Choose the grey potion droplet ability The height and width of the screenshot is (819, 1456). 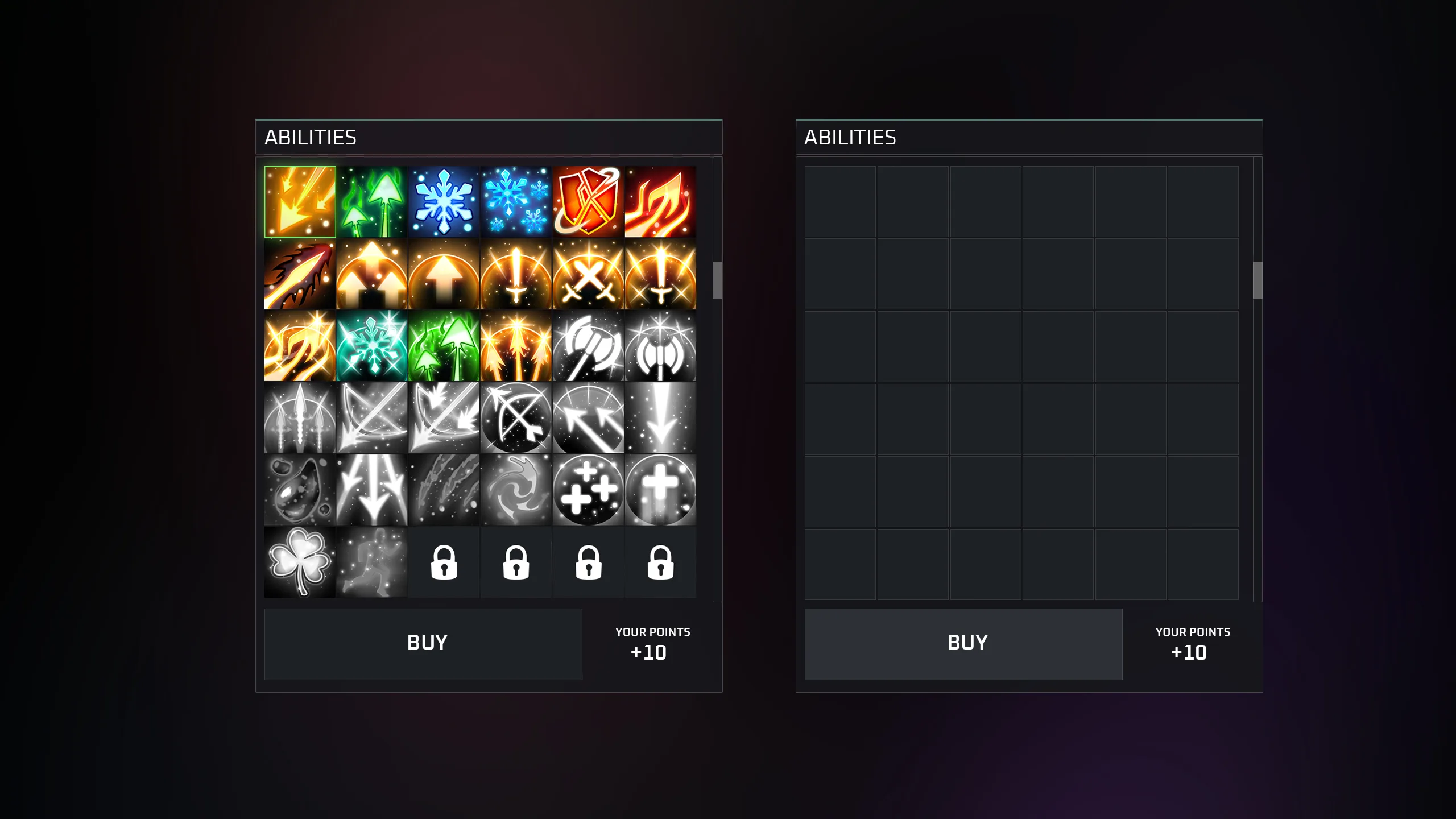coord(300,490)
